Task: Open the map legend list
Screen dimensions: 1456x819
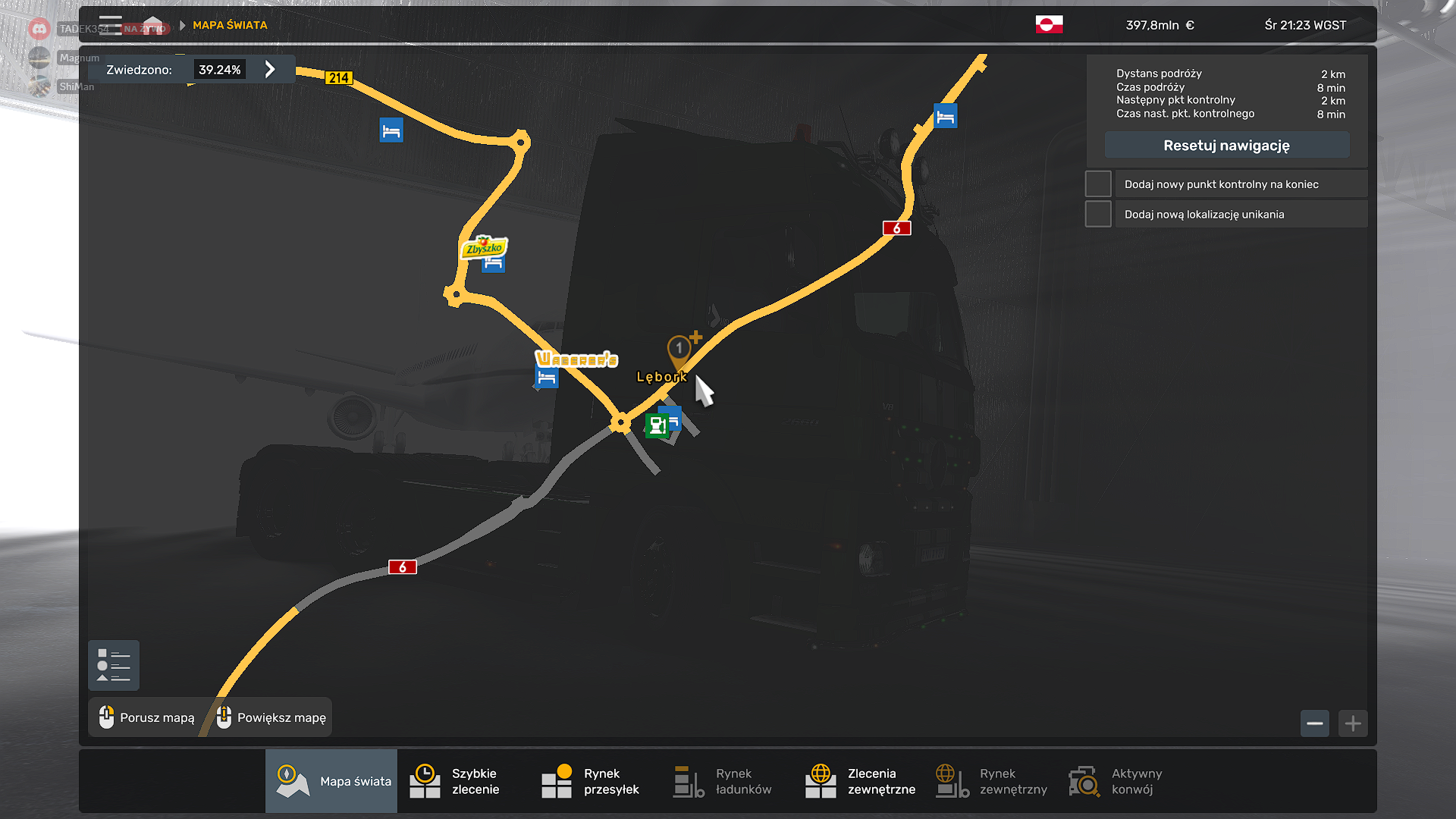Action: (x=114, y=666)
